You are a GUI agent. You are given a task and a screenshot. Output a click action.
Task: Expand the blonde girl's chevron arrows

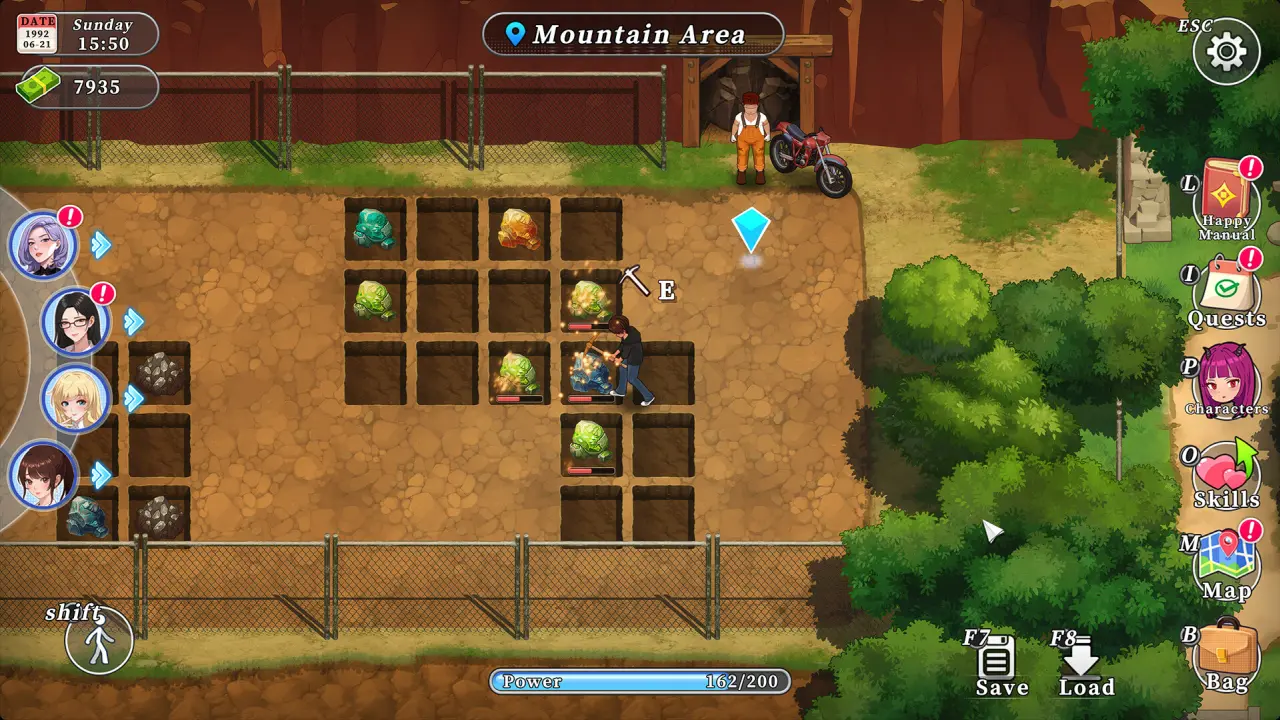132,398
